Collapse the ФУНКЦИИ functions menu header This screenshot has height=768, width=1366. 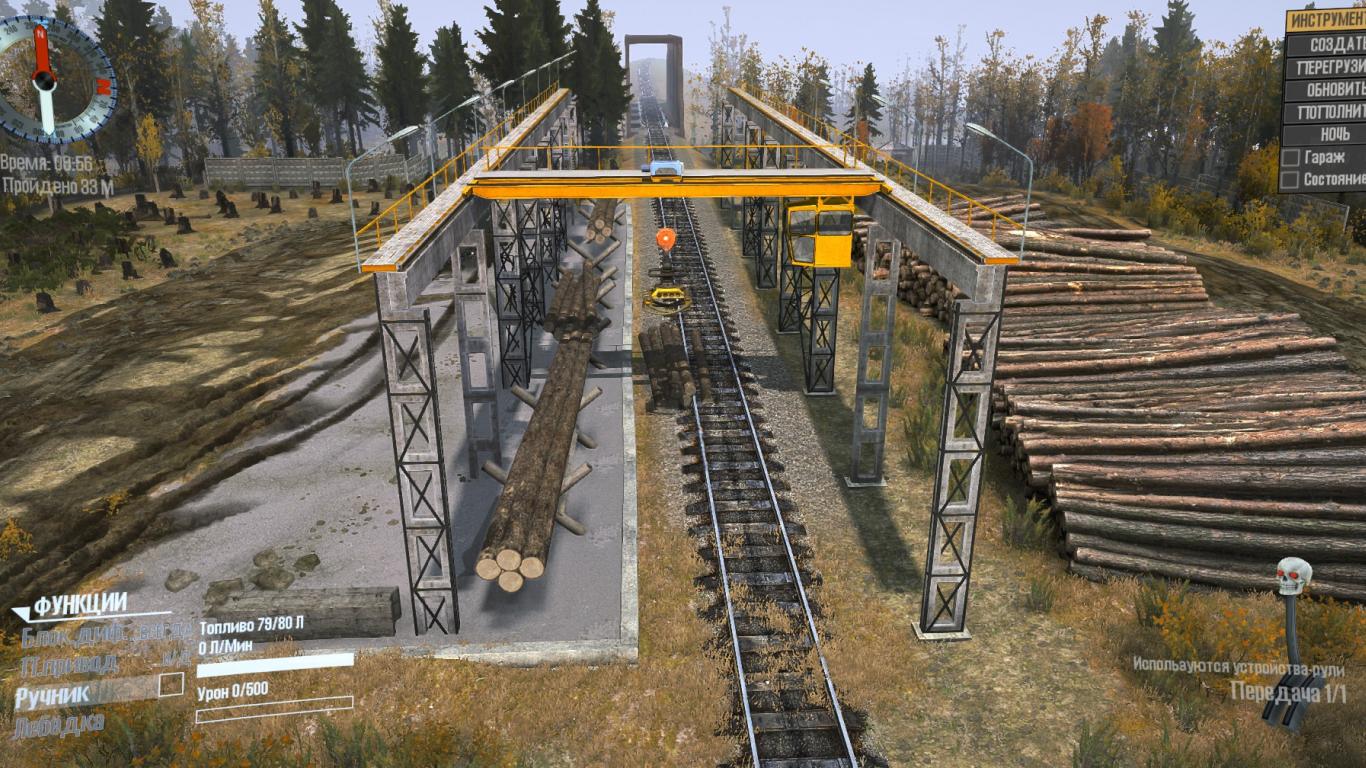coord(80,604)
